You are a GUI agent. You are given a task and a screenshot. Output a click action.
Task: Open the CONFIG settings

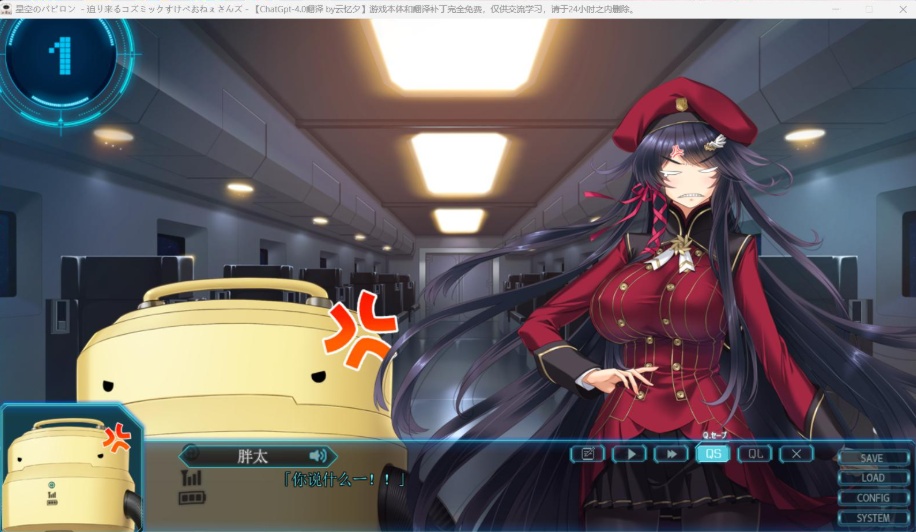pos(871,498)
